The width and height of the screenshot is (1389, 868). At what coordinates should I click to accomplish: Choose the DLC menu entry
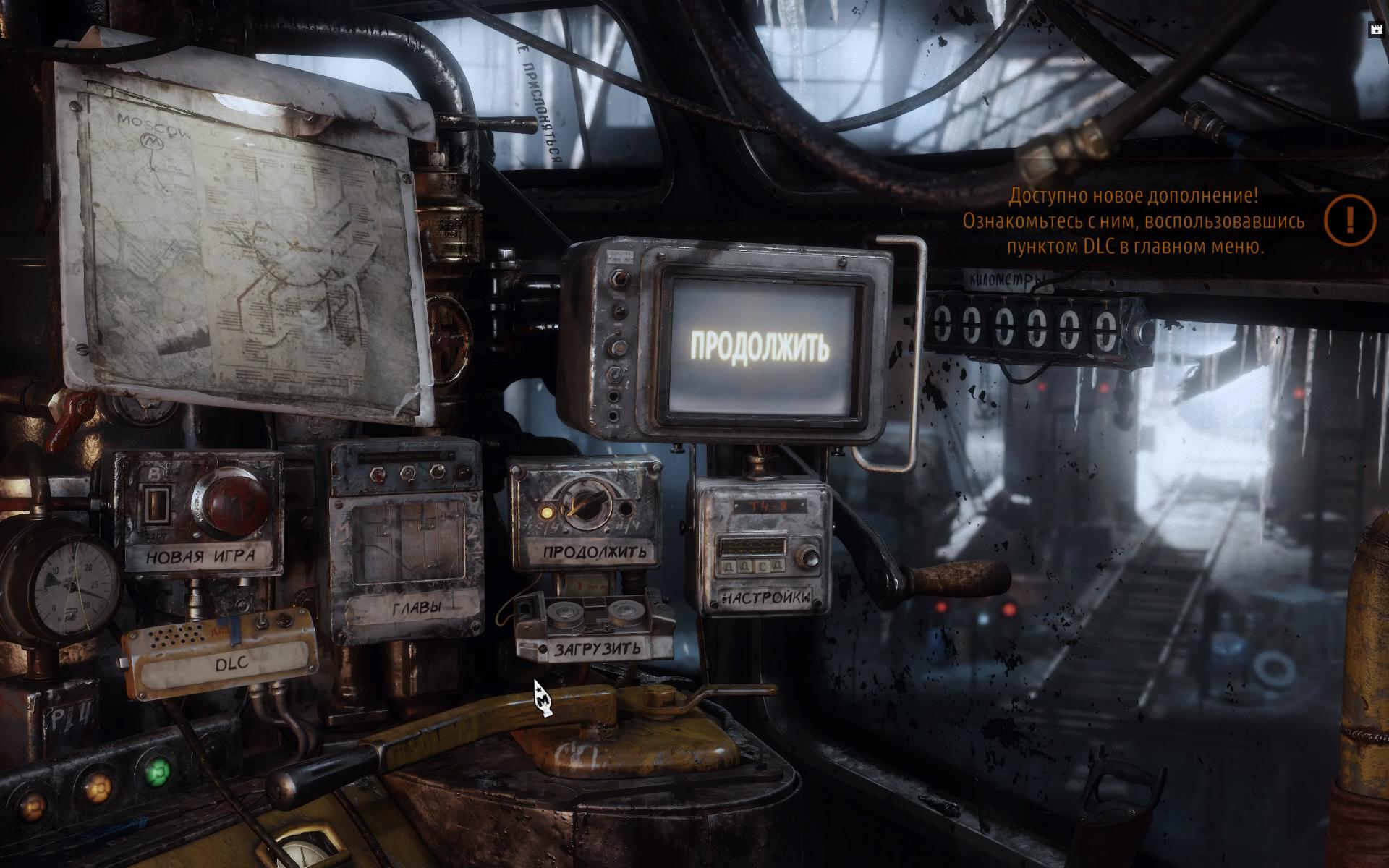(x=231, y=662)
